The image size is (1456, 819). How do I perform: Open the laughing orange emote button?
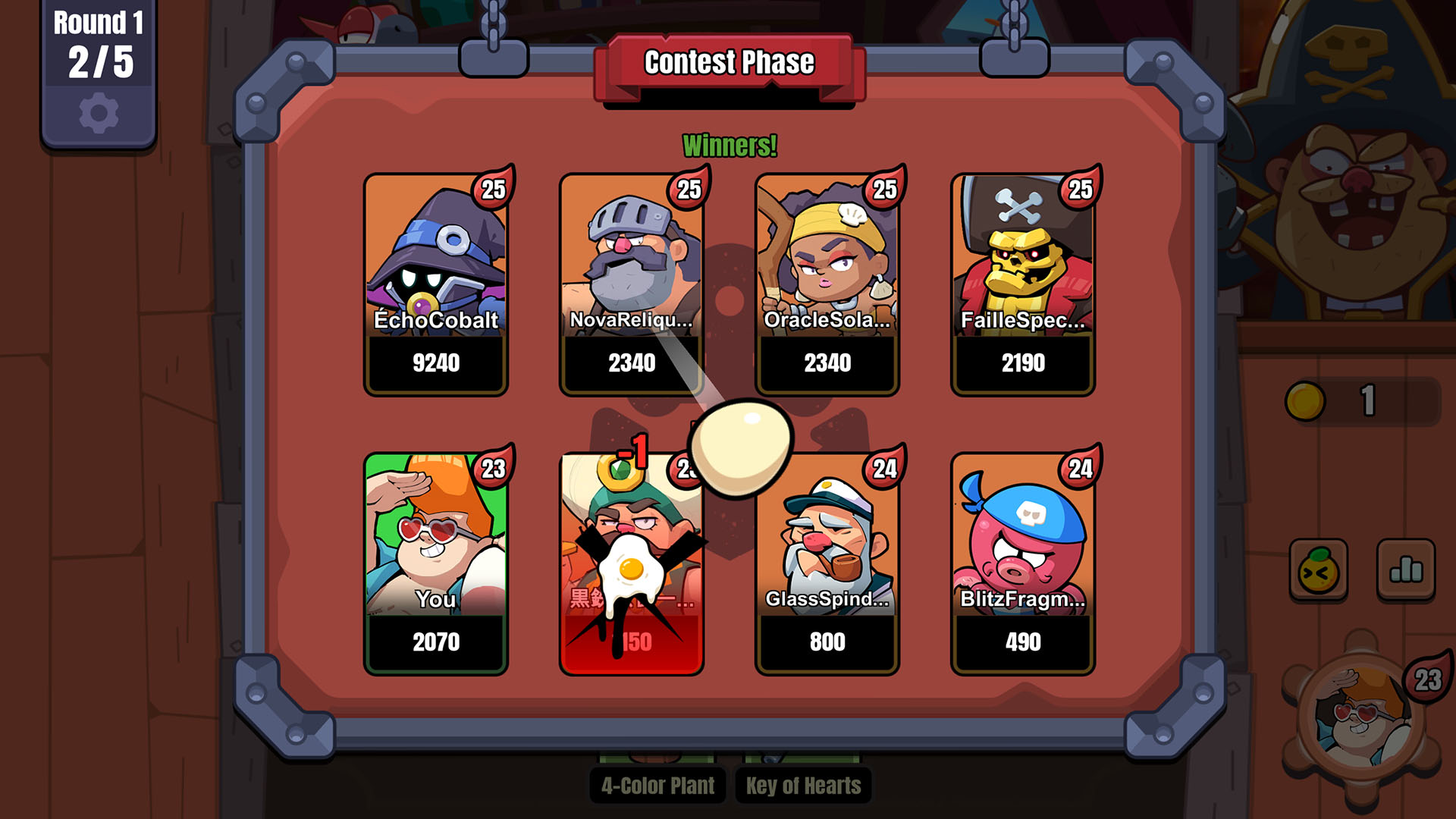click(x=1318, y=570)
